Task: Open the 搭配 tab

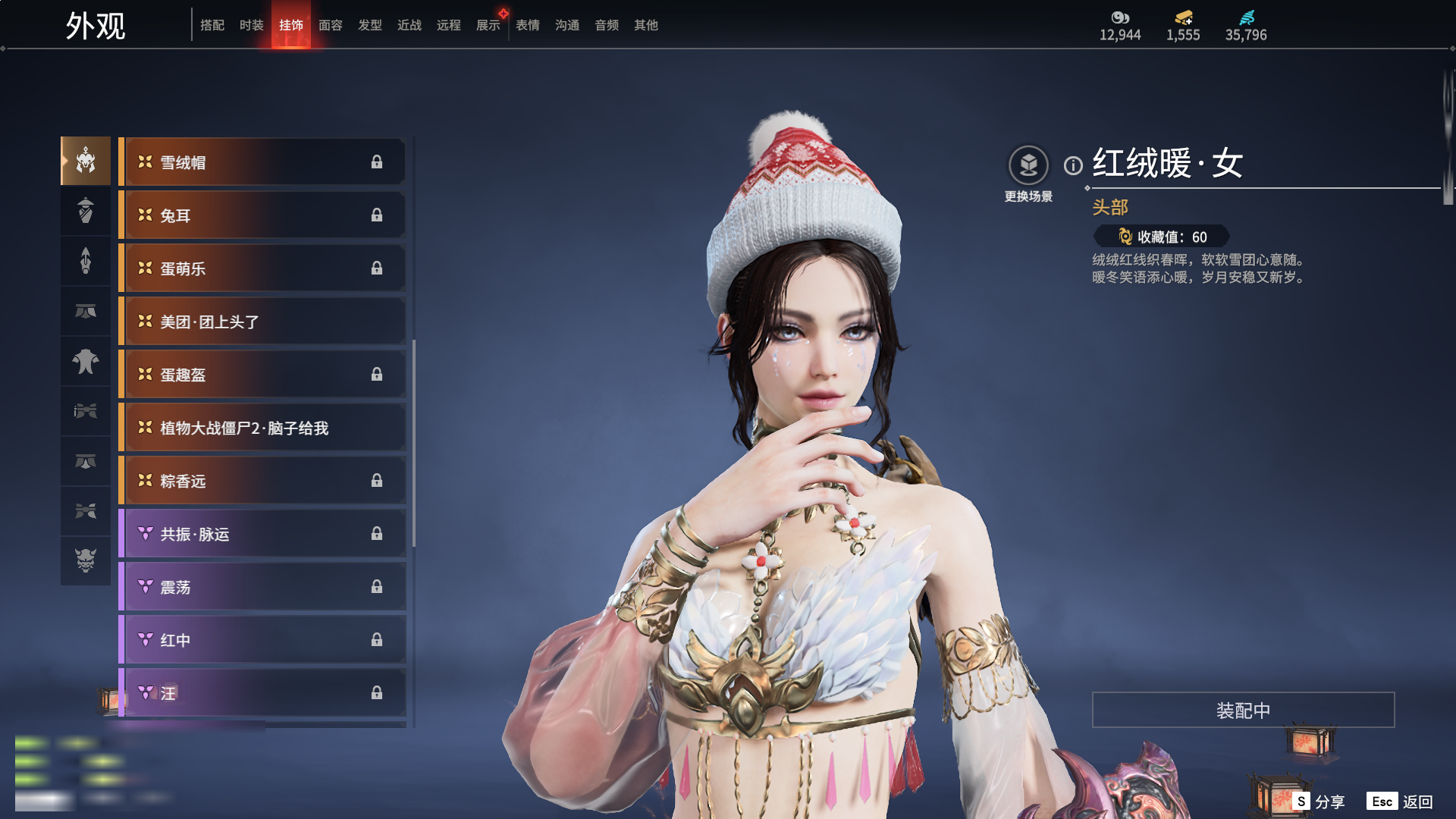Action: pos(212,25)
